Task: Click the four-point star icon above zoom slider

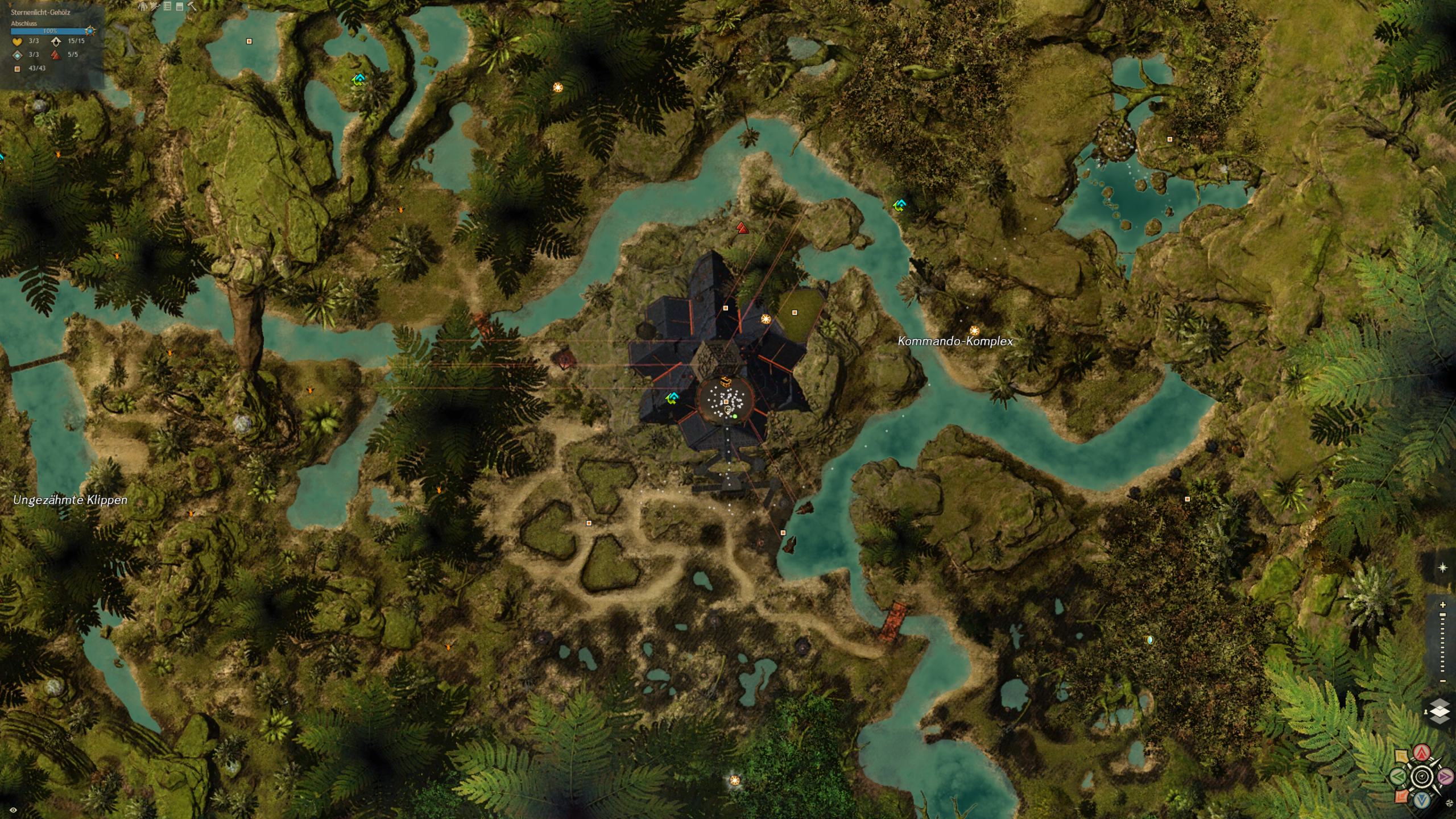Action: [x=1442, y=568]
